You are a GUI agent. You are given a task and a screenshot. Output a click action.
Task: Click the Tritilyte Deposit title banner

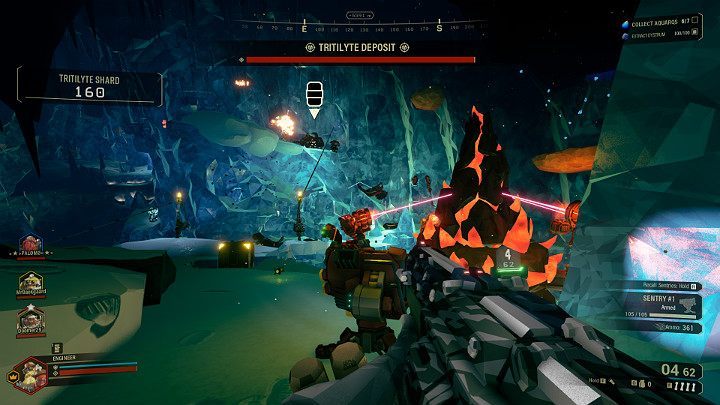(x=360, y=47)
